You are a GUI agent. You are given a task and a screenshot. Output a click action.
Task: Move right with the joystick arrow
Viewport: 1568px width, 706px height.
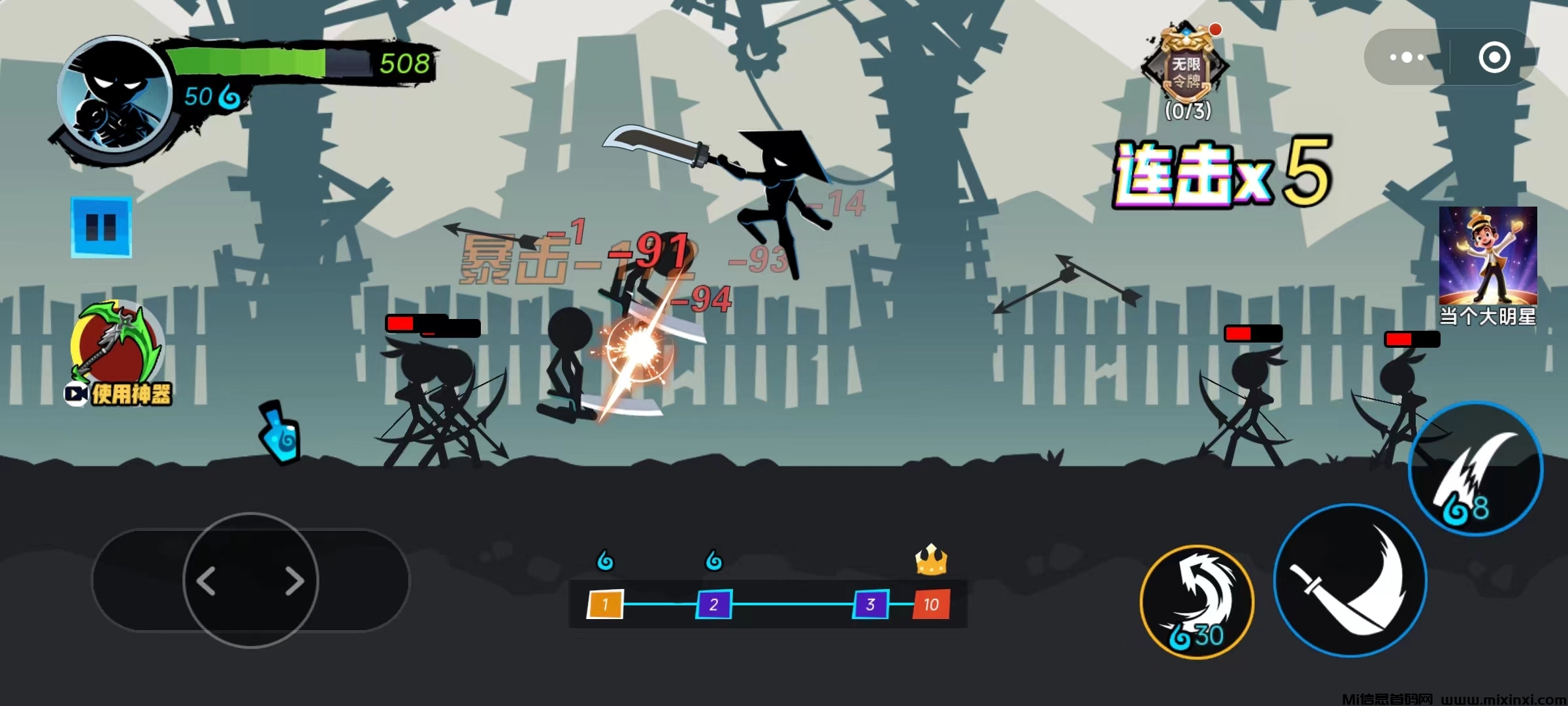pos(294,581)
